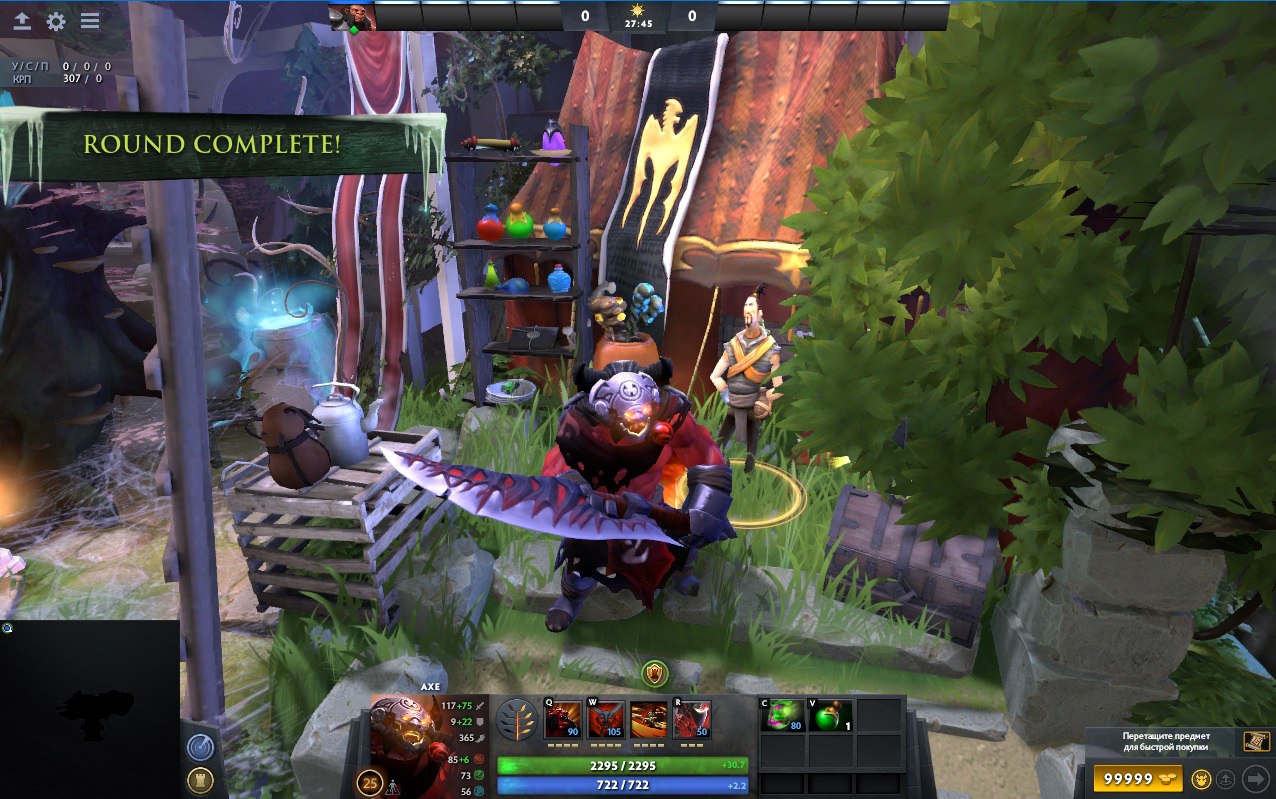Activate Berserker's Call on the Q slot
Image resolution: width=1276 pixels, height=799 pixels.
click(x=562, y=720)
